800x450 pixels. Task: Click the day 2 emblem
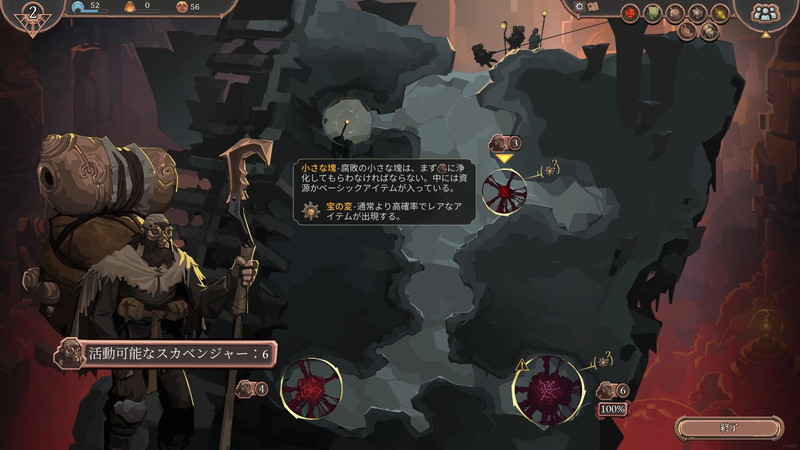(35, 14)
